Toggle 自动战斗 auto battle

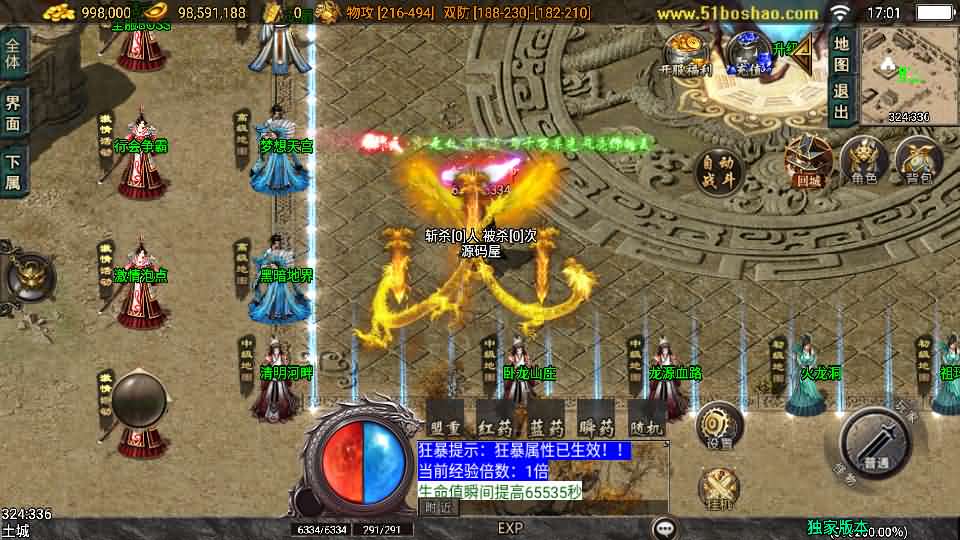(720, 173)
